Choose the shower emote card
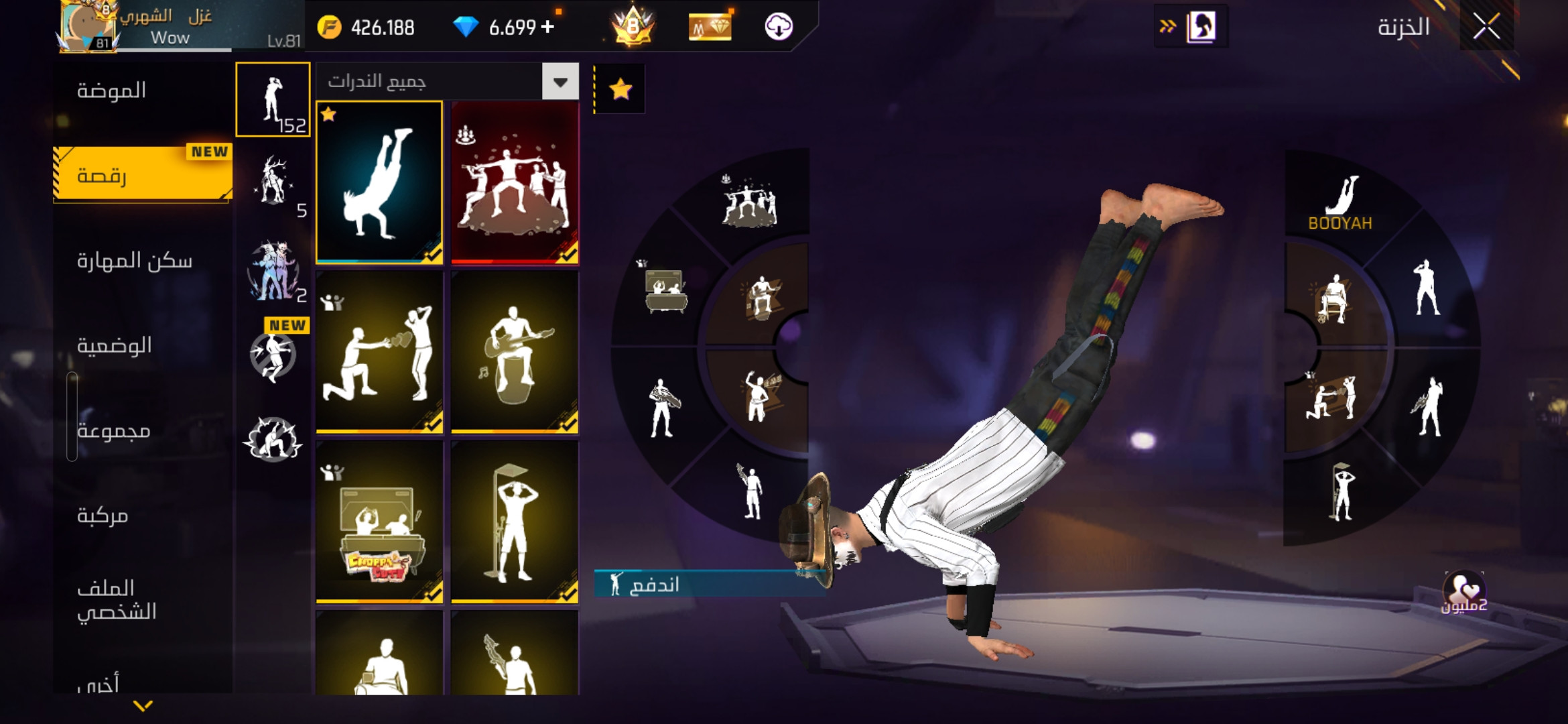 coord(515,523)
